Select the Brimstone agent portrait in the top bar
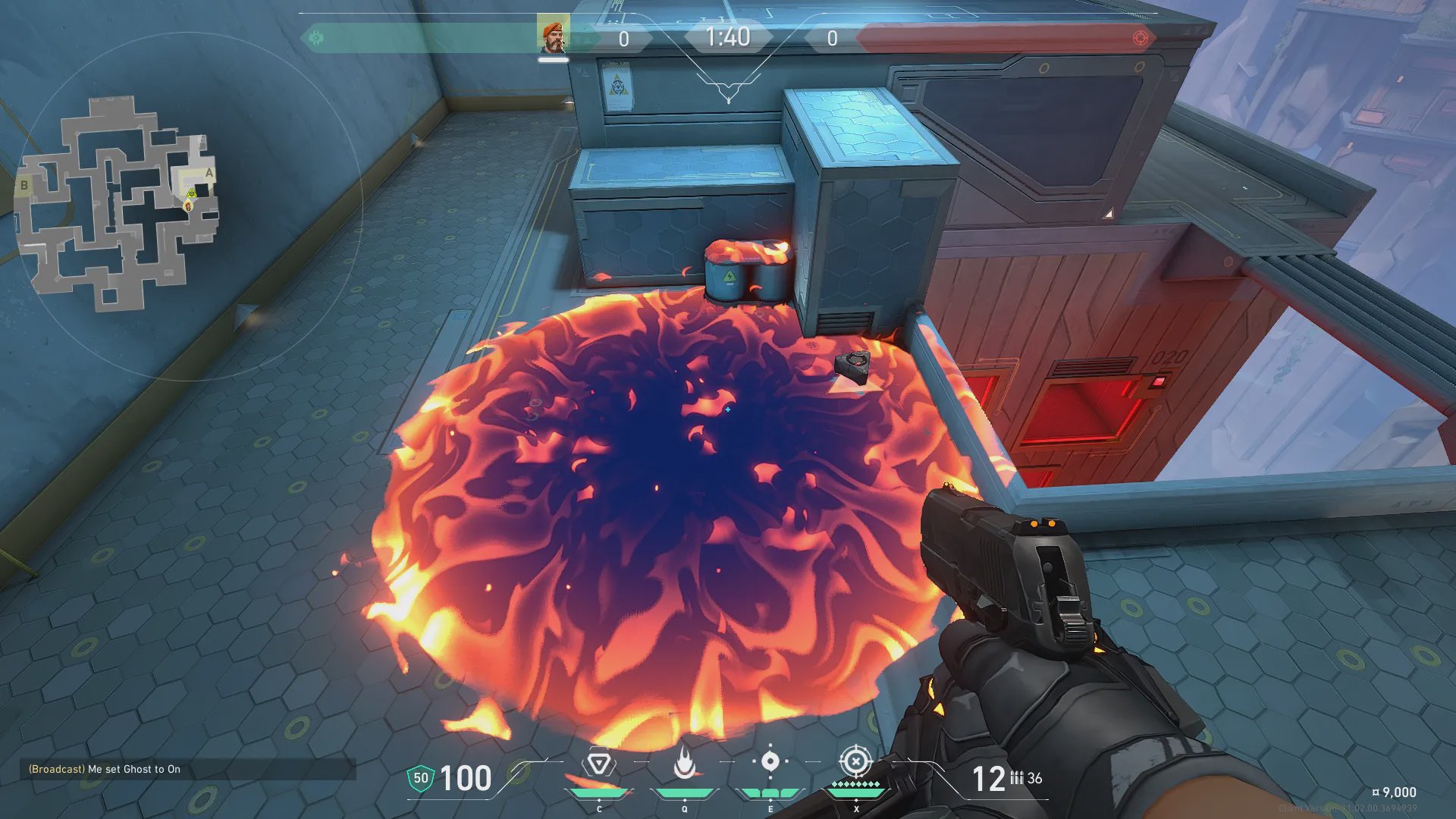 (553, 34)
